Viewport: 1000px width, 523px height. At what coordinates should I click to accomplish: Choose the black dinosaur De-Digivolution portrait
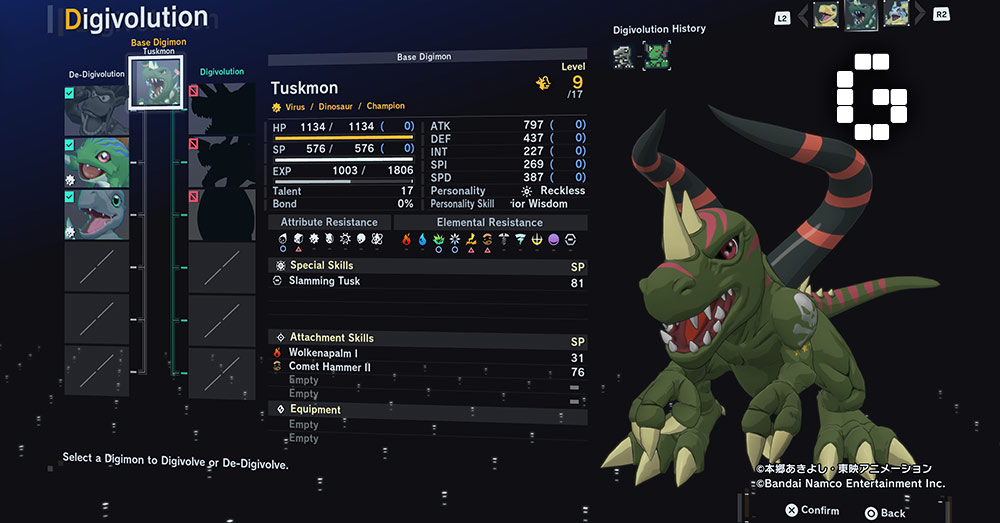click(x=97, y=110)
